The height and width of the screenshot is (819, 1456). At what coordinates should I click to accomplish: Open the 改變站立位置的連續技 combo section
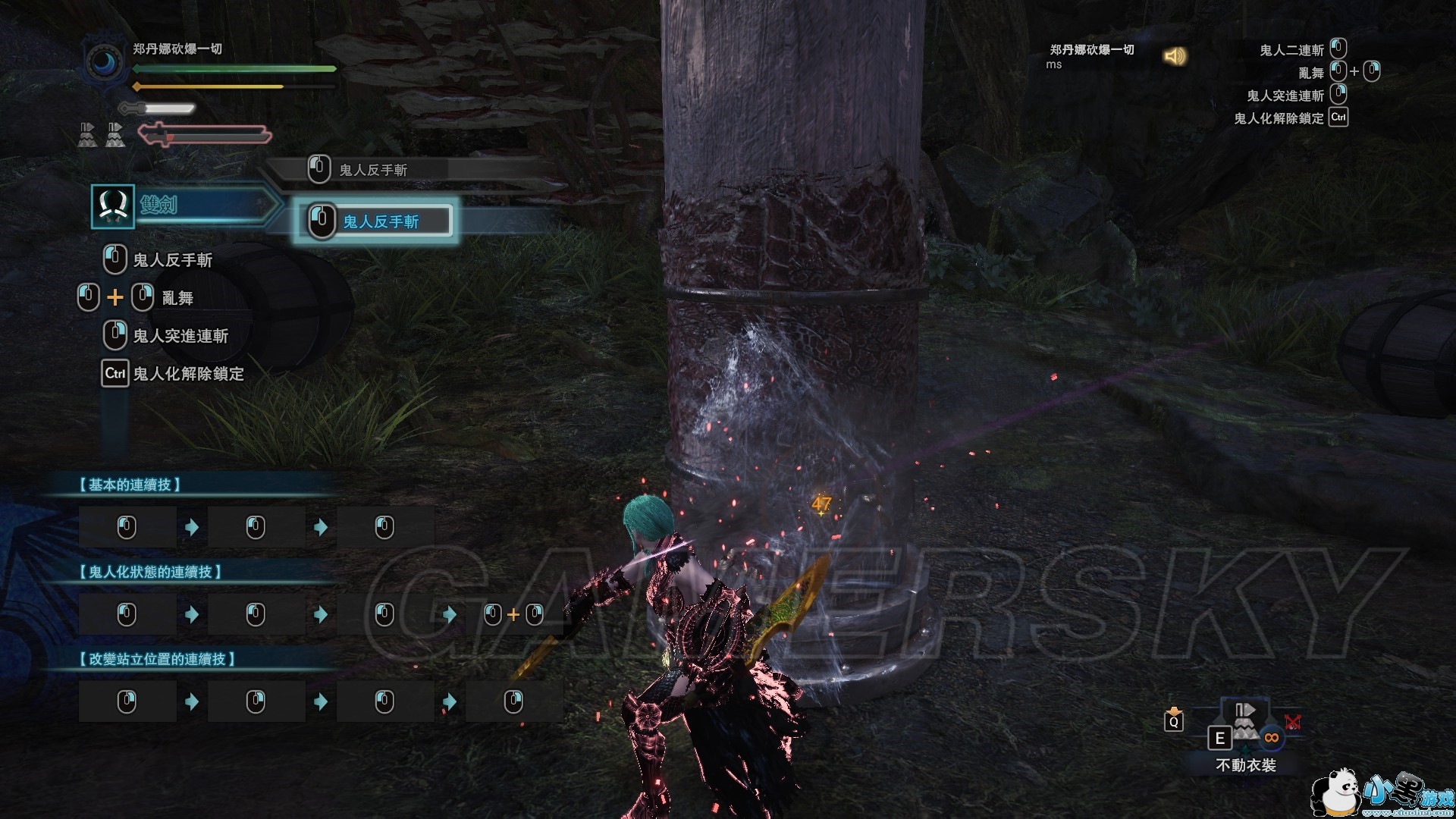coord(157,659)
